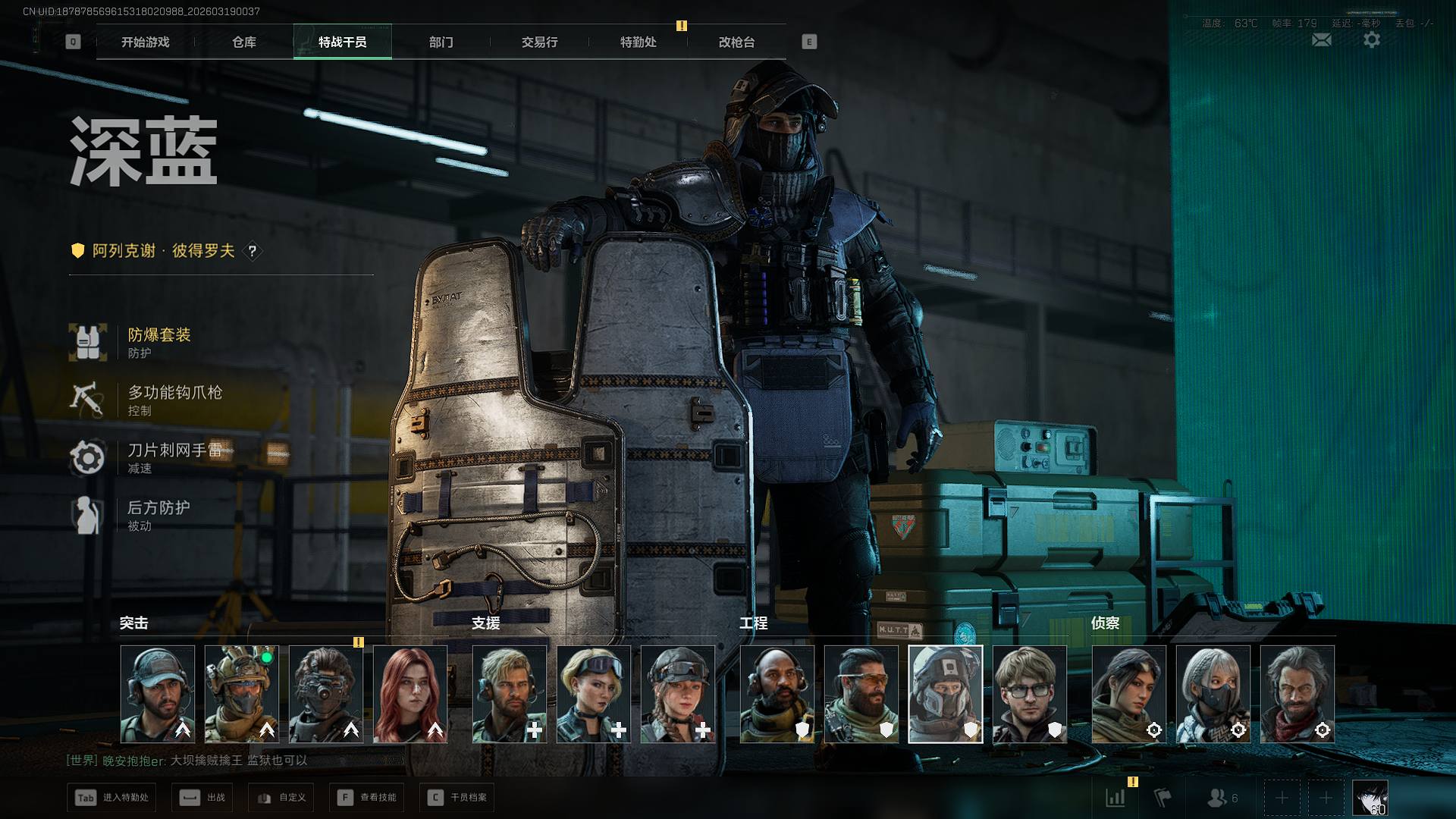Click the question mark beside 阿列克谢·彼得罗夫

253,251
